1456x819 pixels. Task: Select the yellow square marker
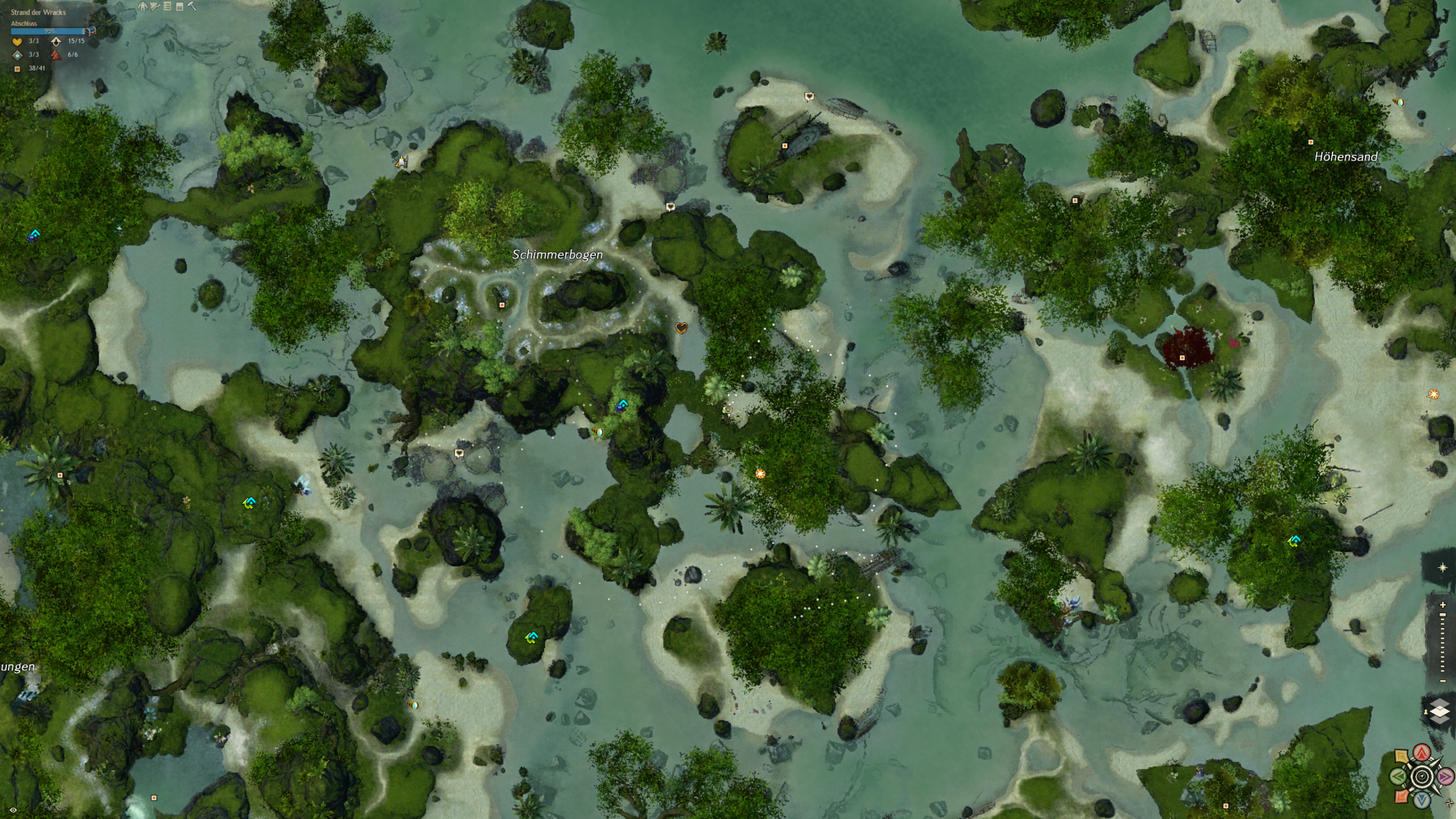(1402, 756)
